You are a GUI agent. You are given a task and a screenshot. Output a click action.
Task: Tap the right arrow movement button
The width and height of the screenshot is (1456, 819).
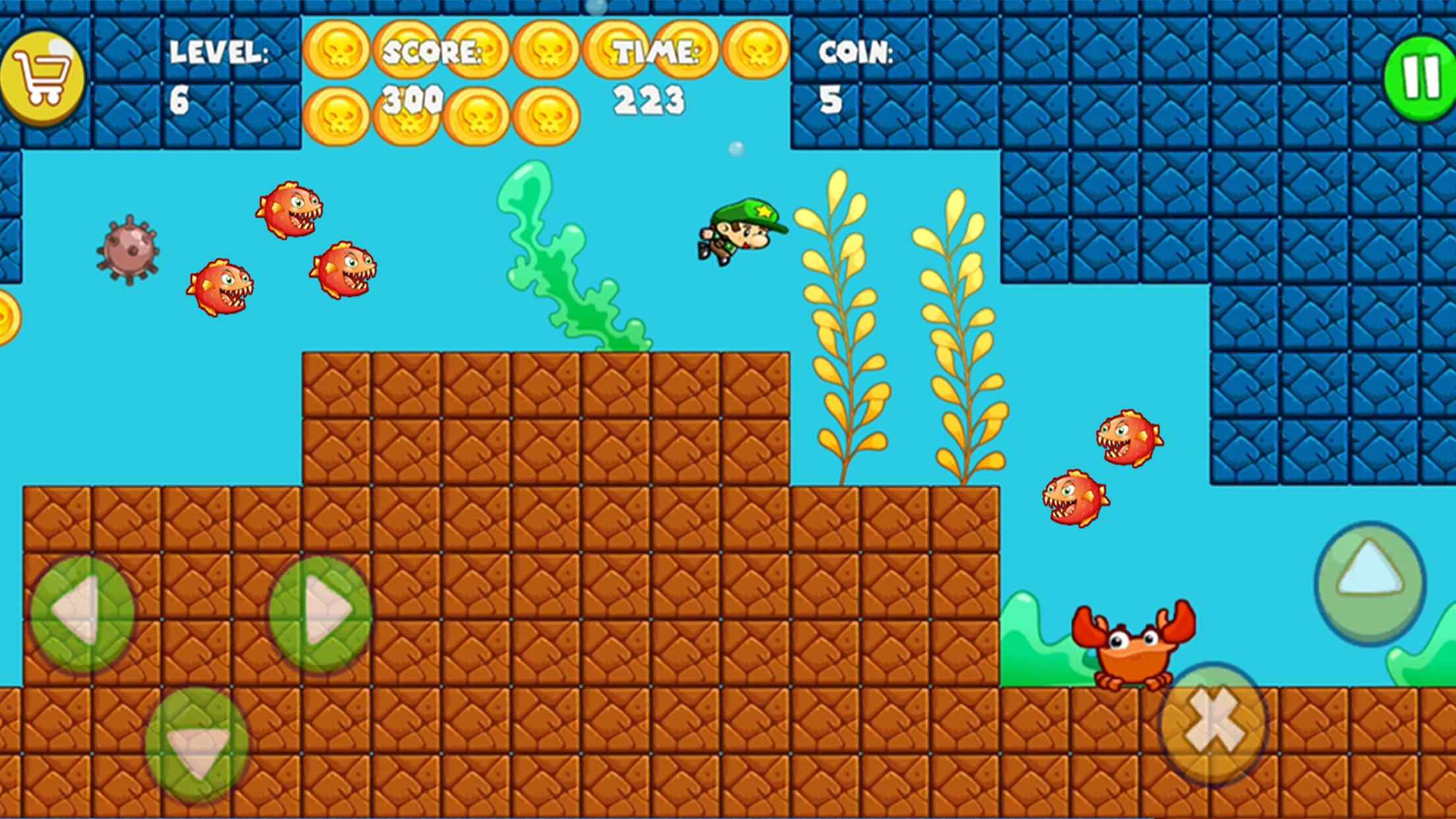[x=320, y=613]
